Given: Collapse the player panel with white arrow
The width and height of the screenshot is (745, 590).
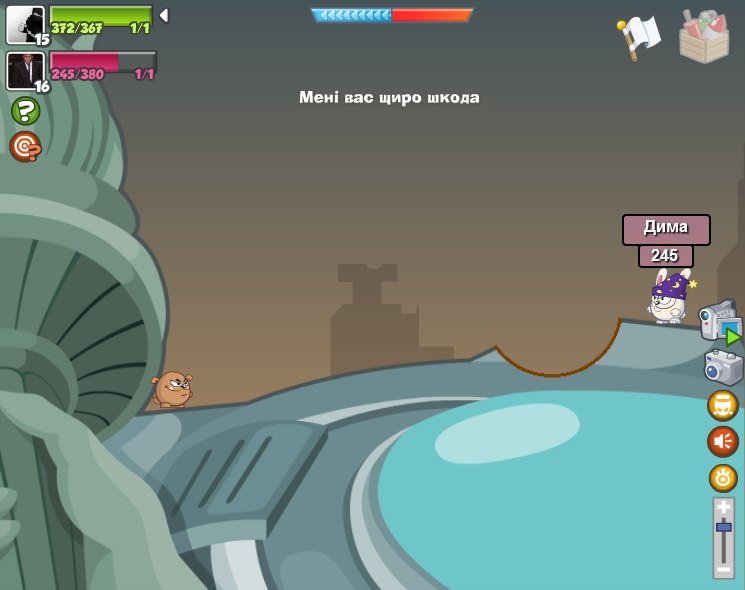Looking at the screenshot, I should (x=164, y=15).
